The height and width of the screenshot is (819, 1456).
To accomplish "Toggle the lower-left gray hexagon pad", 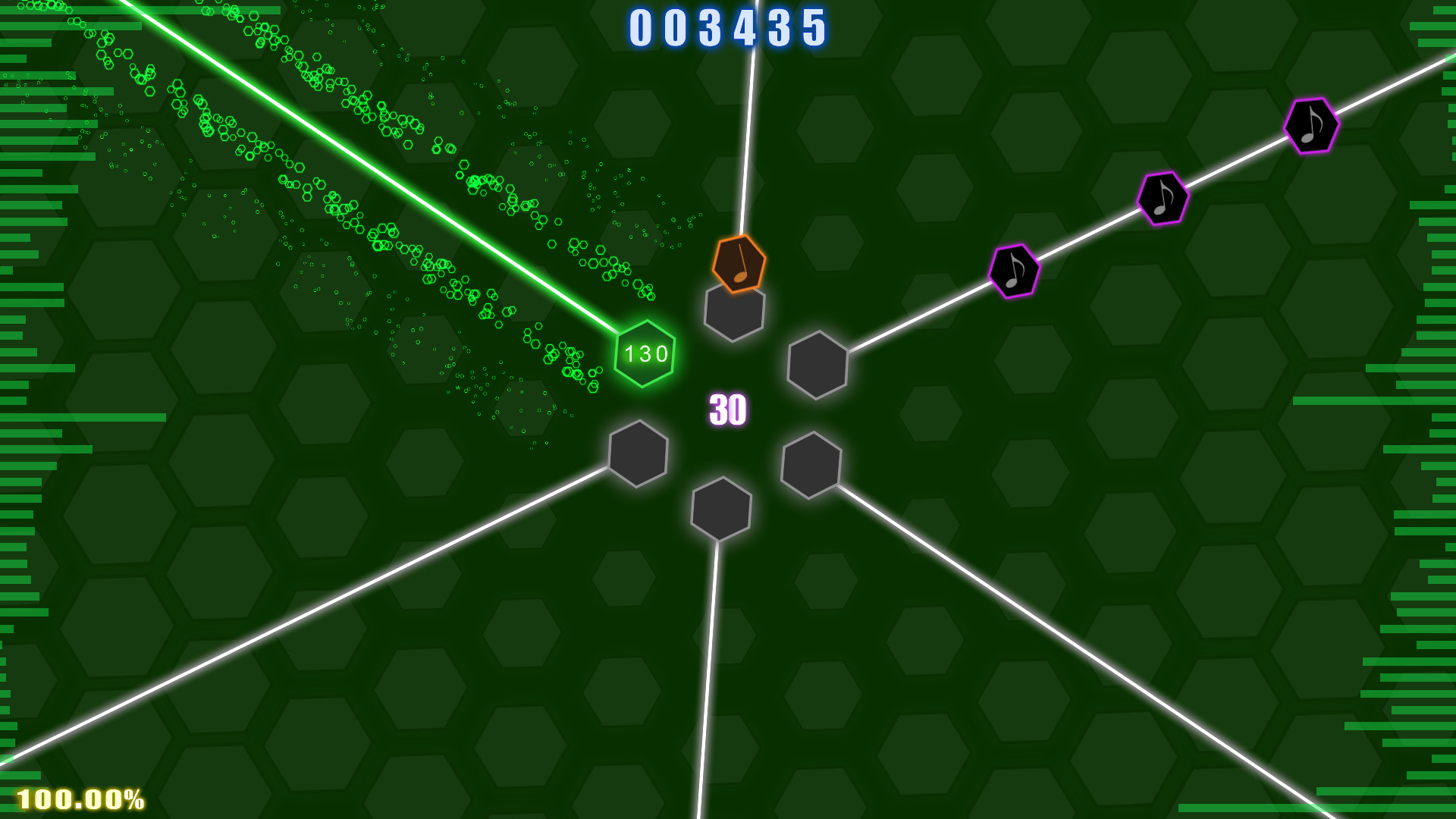I will (637, 454).
